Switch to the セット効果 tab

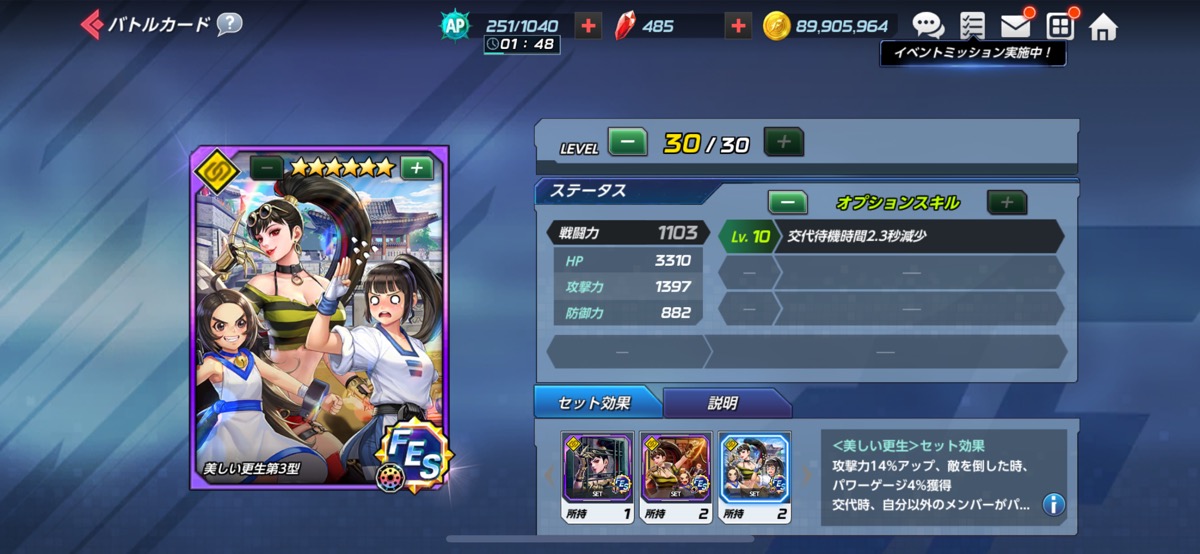point(598,403)
